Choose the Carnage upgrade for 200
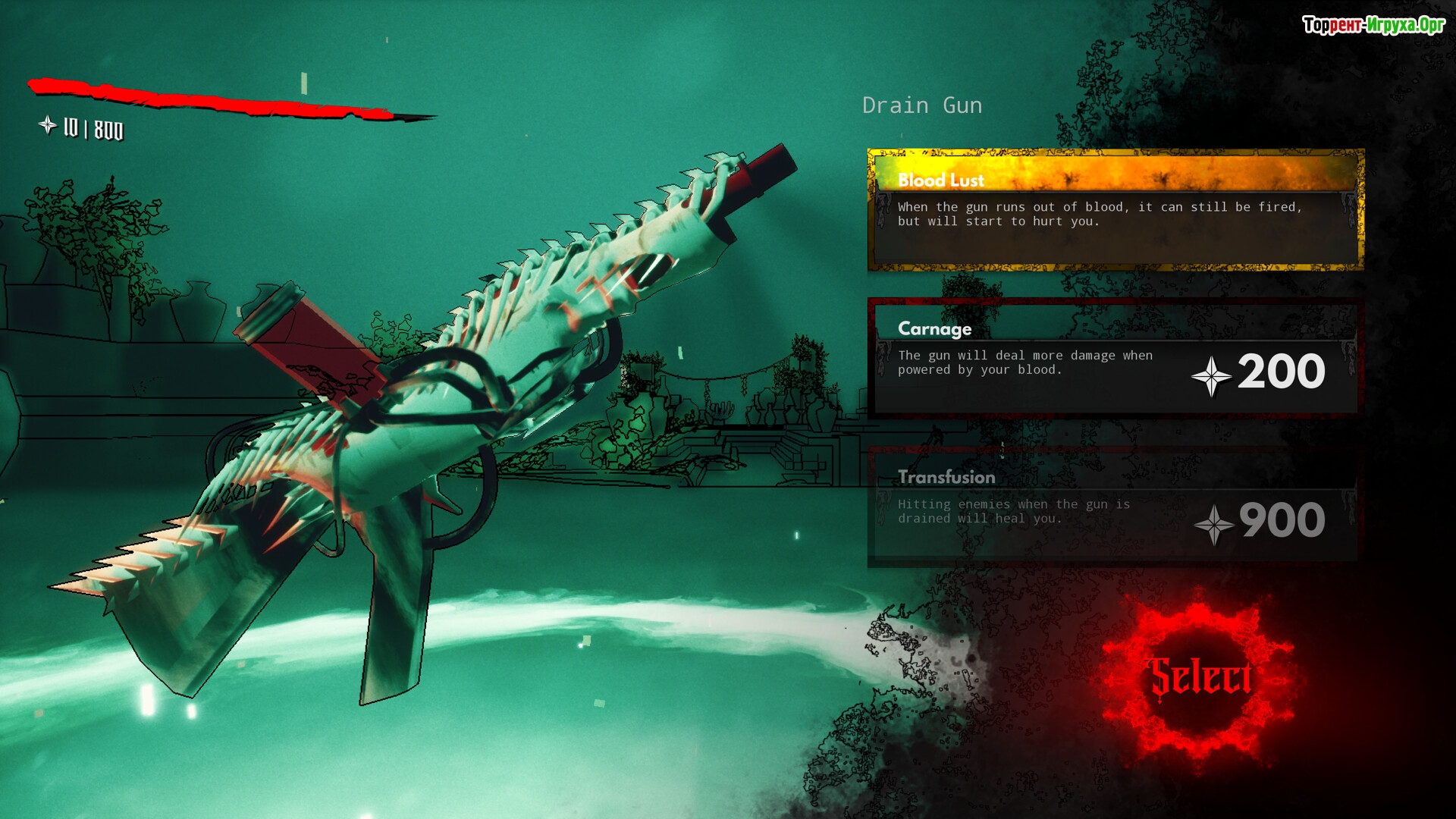The width and height of the screenshot is (1456, 819). pyautogui.click(x=1115, y=358)
